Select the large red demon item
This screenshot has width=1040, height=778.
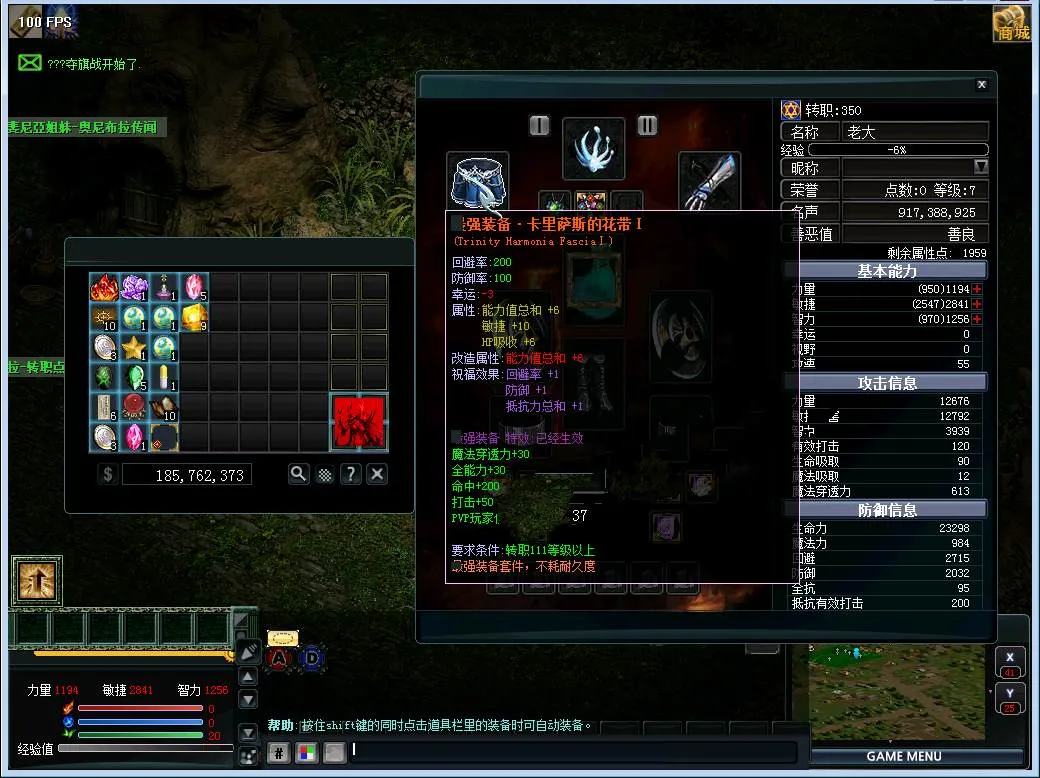point(359,422)
